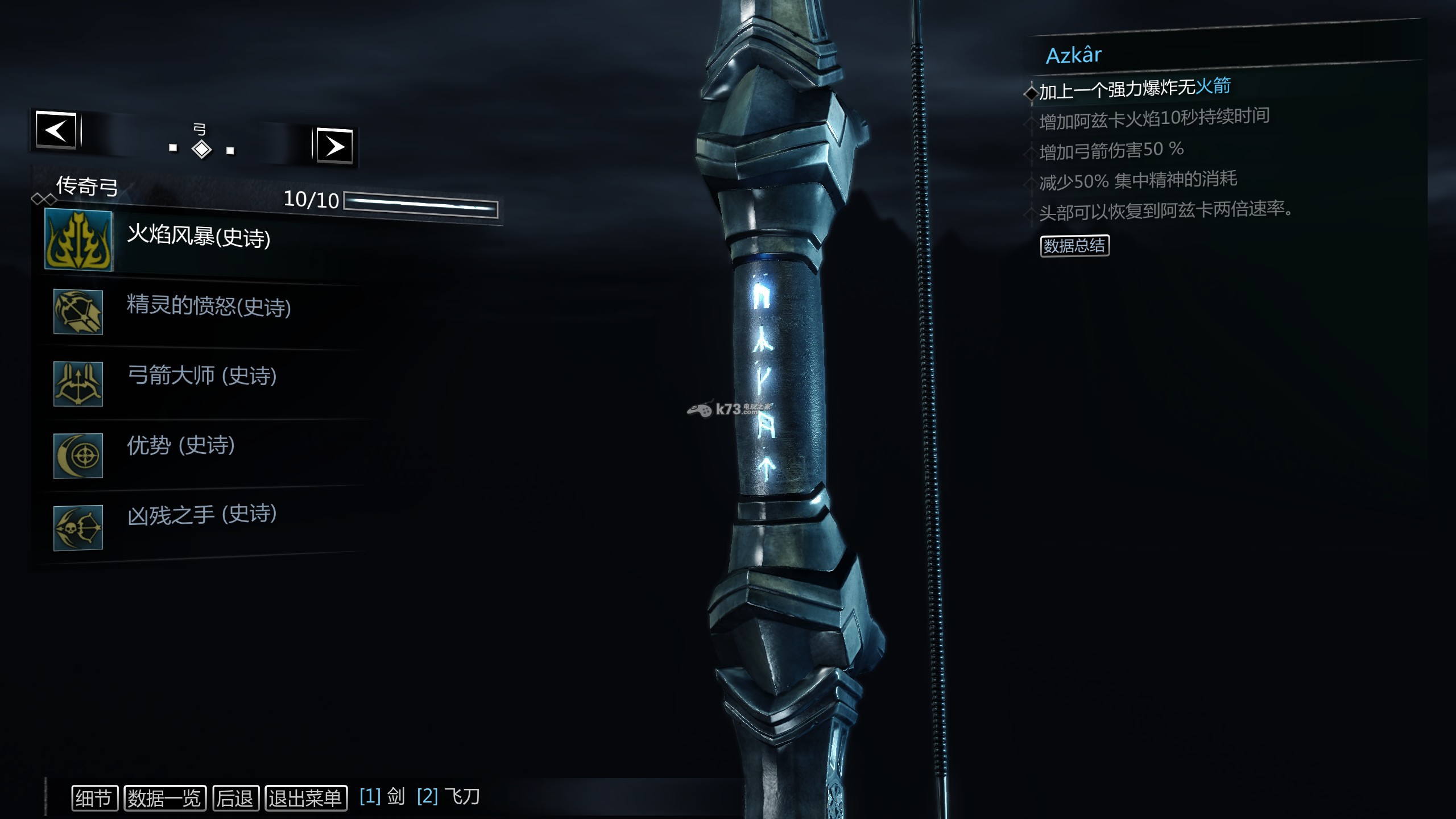Select the 凶残之手 (史诗) rune
Image resolution: width=1456 pixels, height=819 pixels.
[x=201, y=515]
